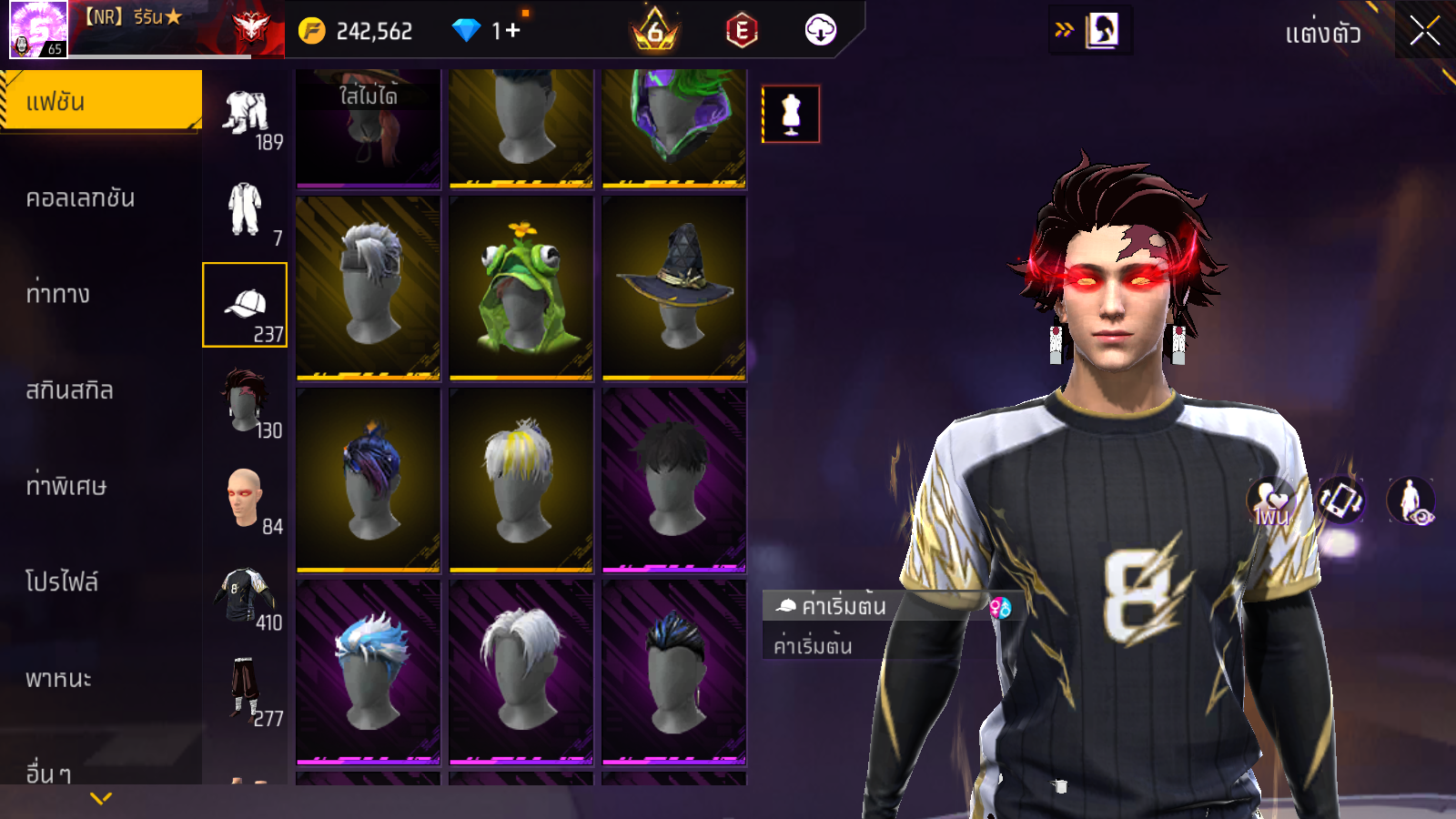Equip the dark witch hat item
The height and width of the screenshot is (819, 1456).
pyautogui.click(x=674, y=287)
